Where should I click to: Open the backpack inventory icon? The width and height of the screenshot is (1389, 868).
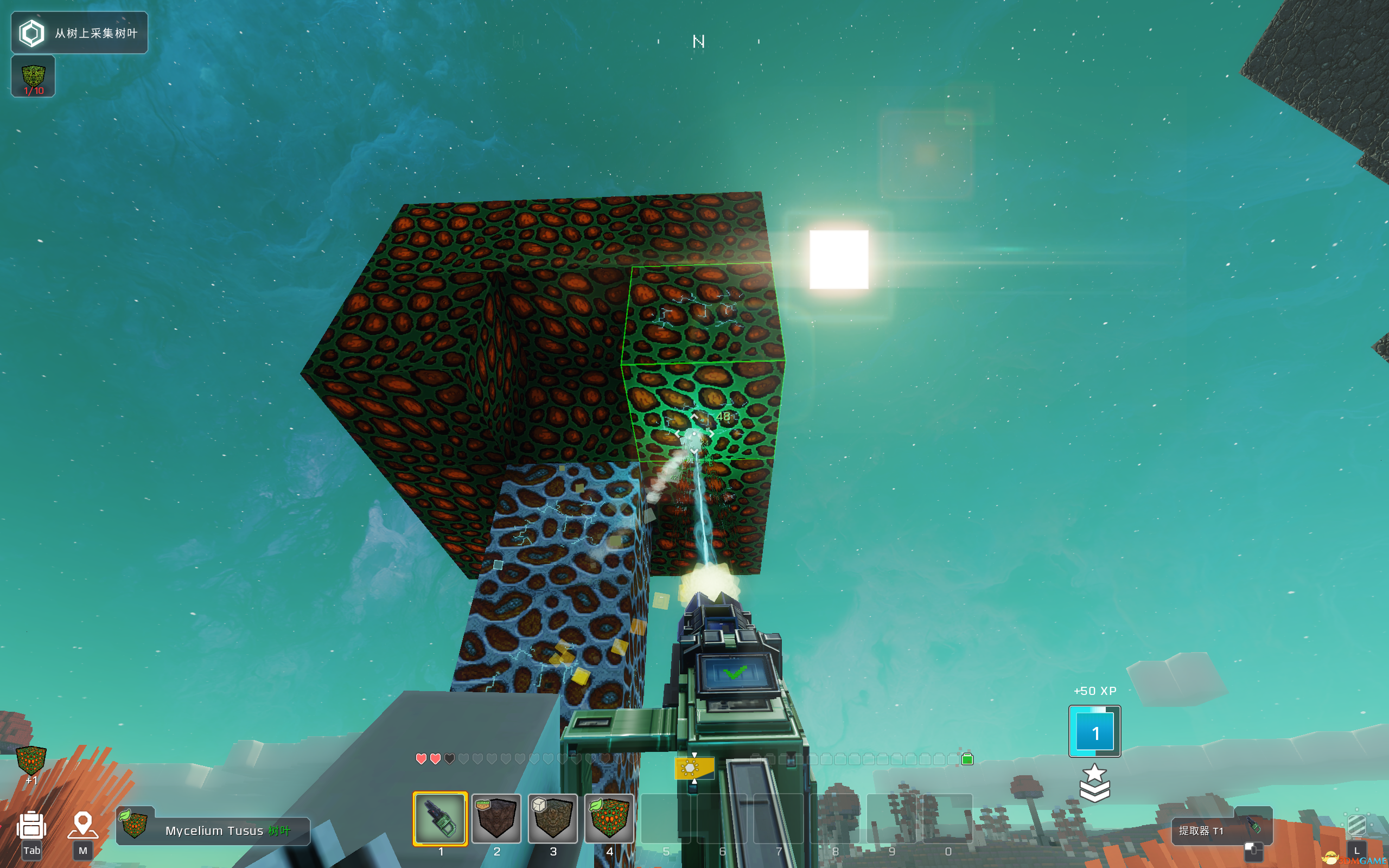[x=31, y=827]
